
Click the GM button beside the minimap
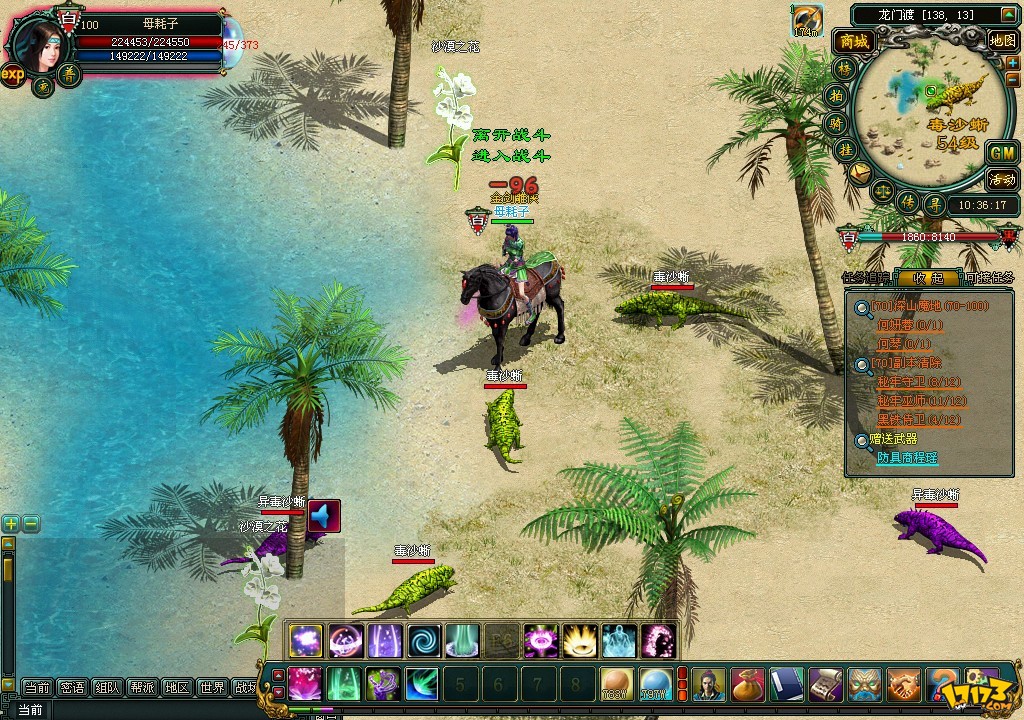[x=1001, y=153]
